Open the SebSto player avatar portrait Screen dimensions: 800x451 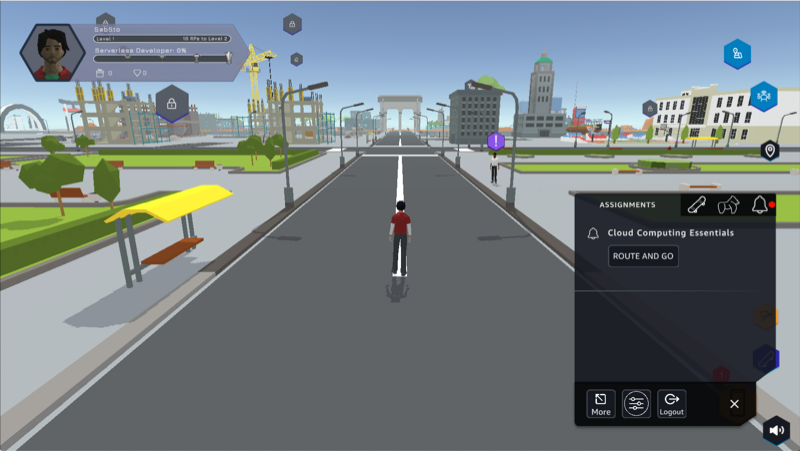51,52
